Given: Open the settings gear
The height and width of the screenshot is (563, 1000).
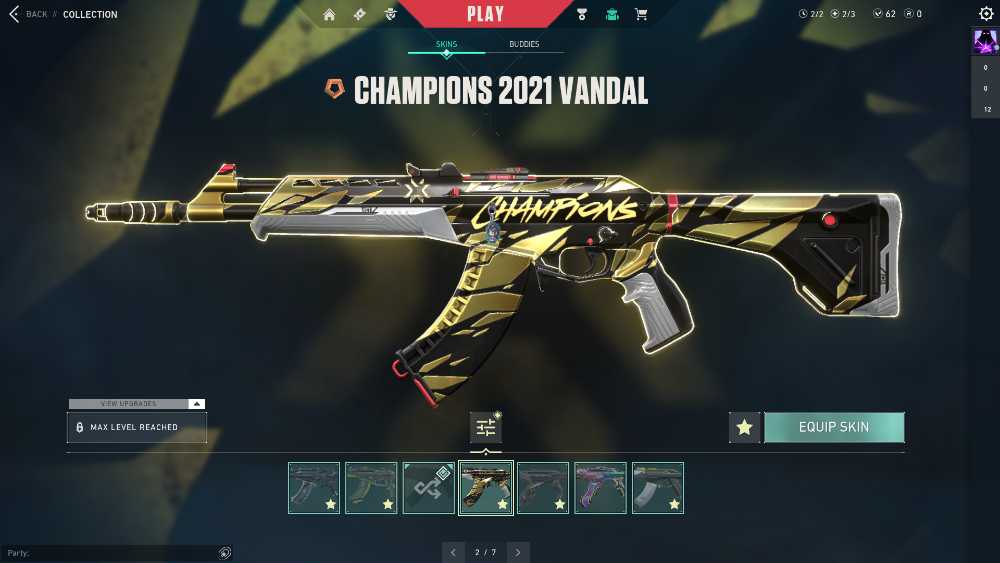Looking at the screenshot, I should [x=986, y=14].
